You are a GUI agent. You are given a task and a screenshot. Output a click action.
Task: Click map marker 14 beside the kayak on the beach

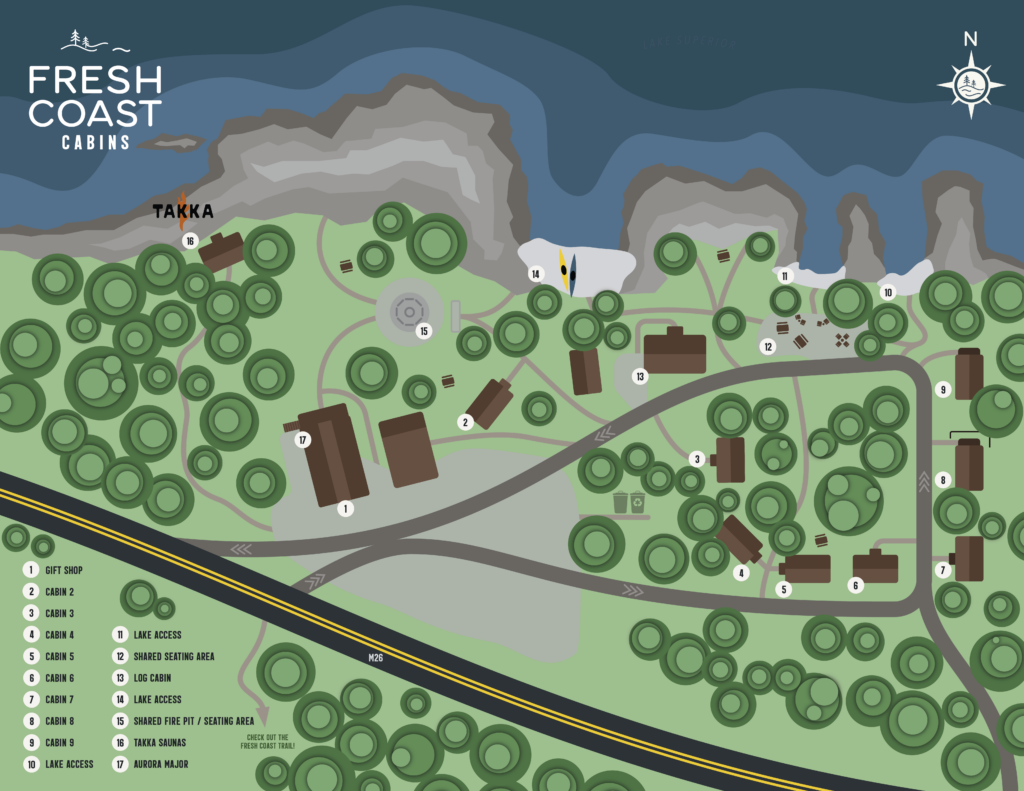point(536,273)
